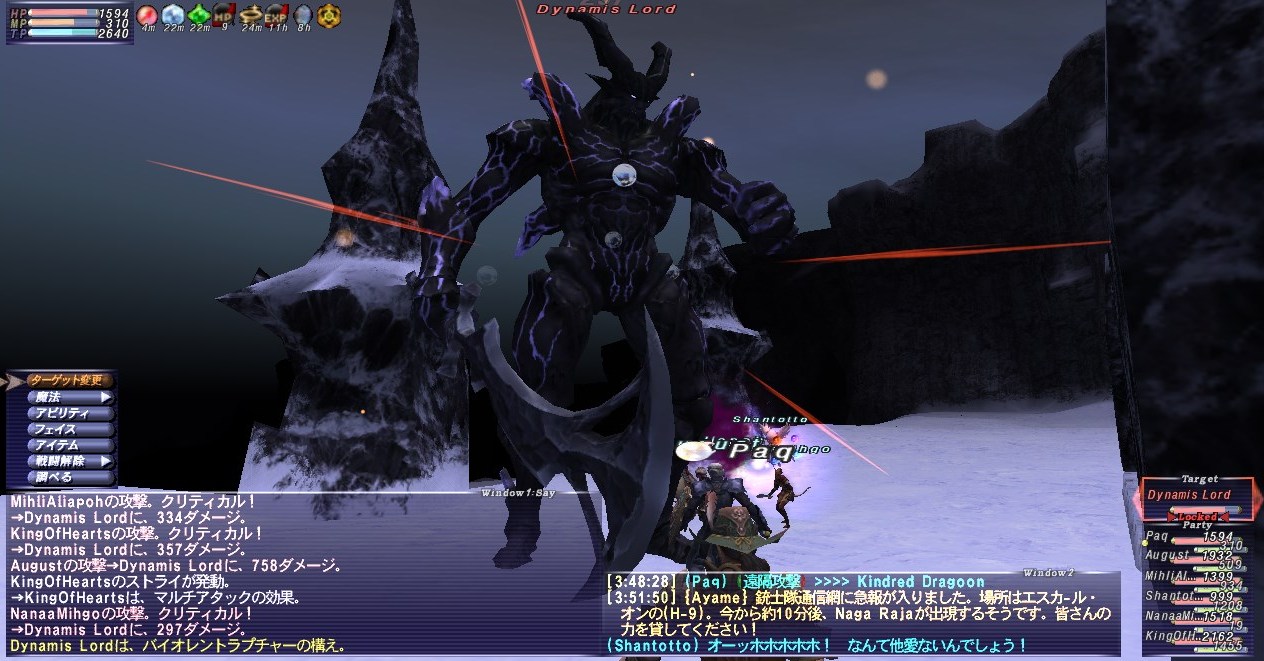This screenshot has height=661, width=1264.
Task: Click the red orb status icon
Action: tap(147, 15)
